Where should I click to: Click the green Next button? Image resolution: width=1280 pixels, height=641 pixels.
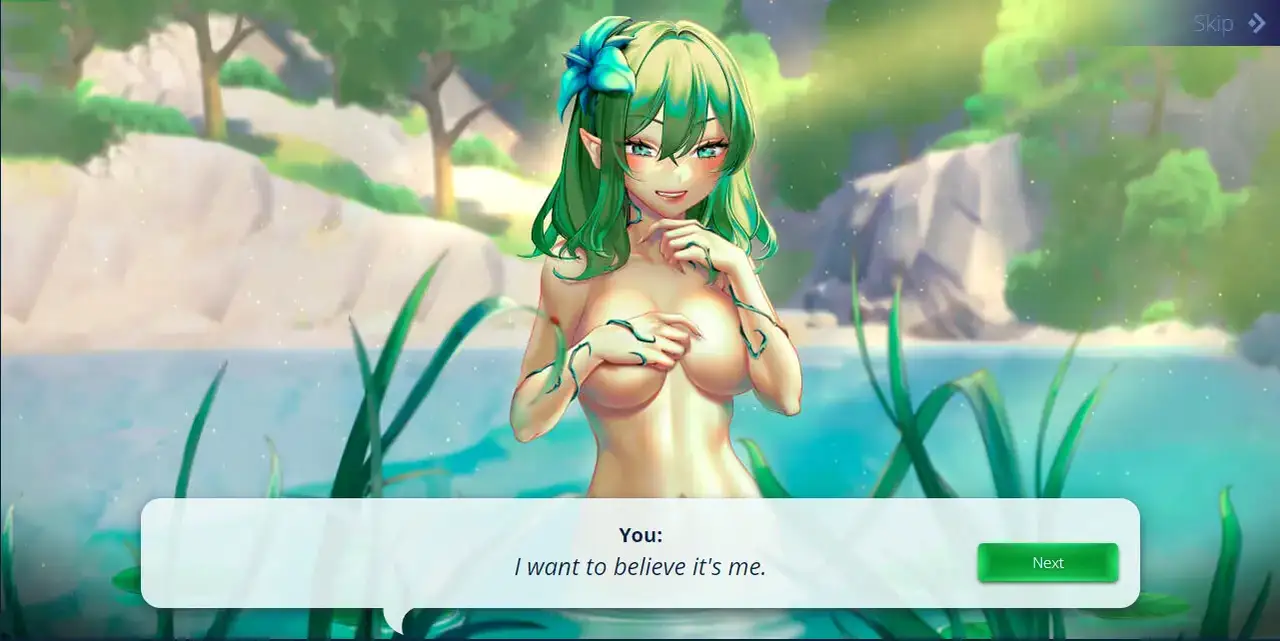click(x=1047, y=563)
